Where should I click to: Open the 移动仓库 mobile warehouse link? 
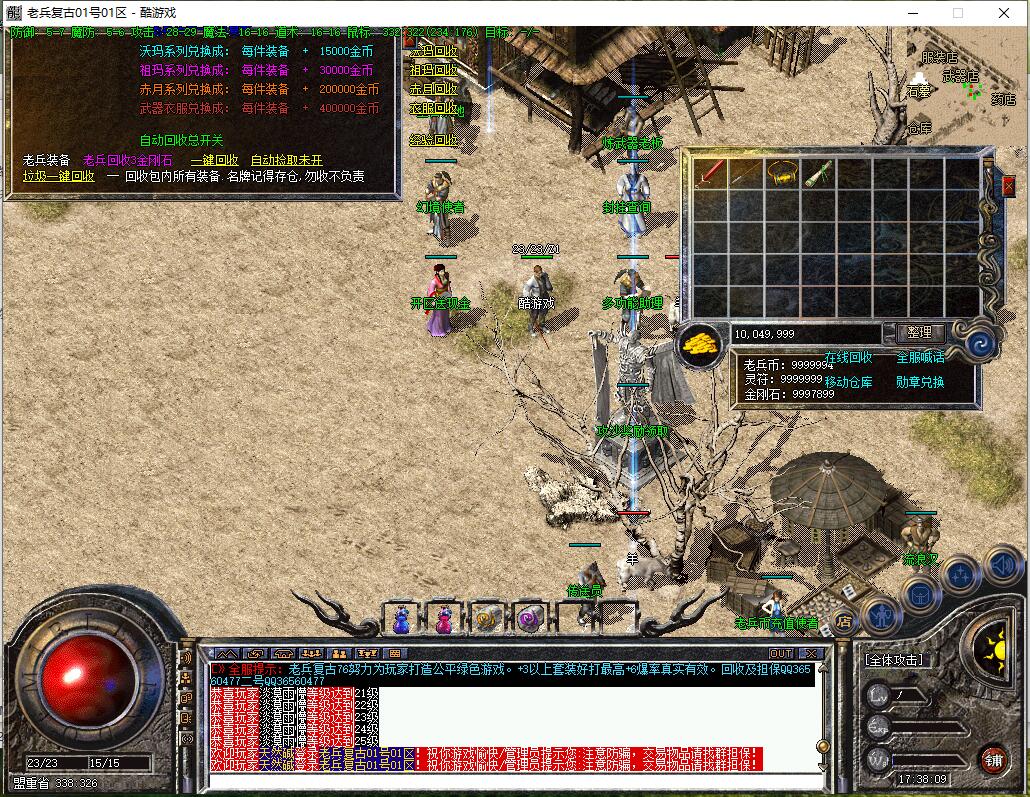click(848, 381)
